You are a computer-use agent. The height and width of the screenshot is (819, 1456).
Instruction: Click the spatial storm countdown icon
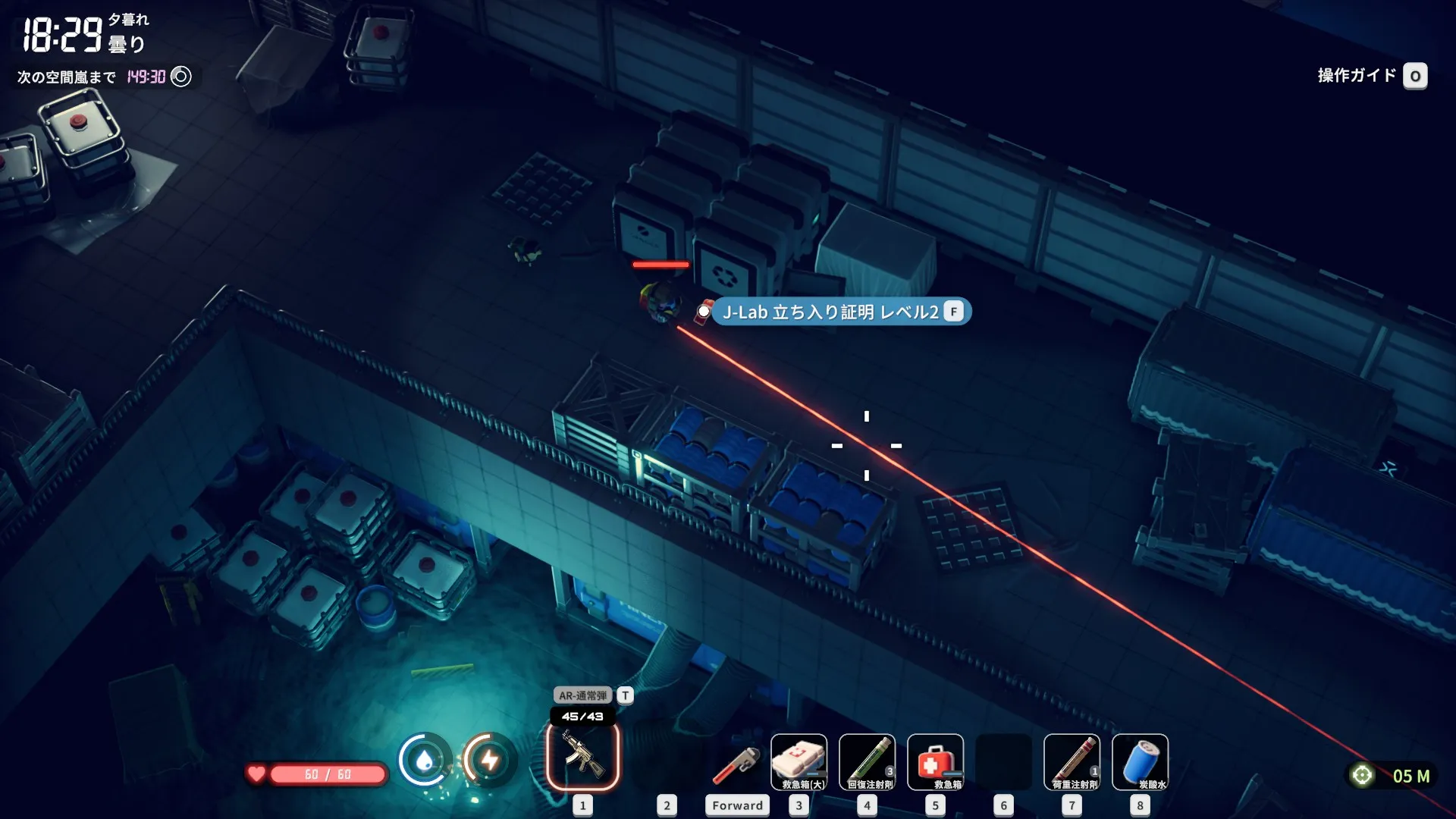pos(181,77)
